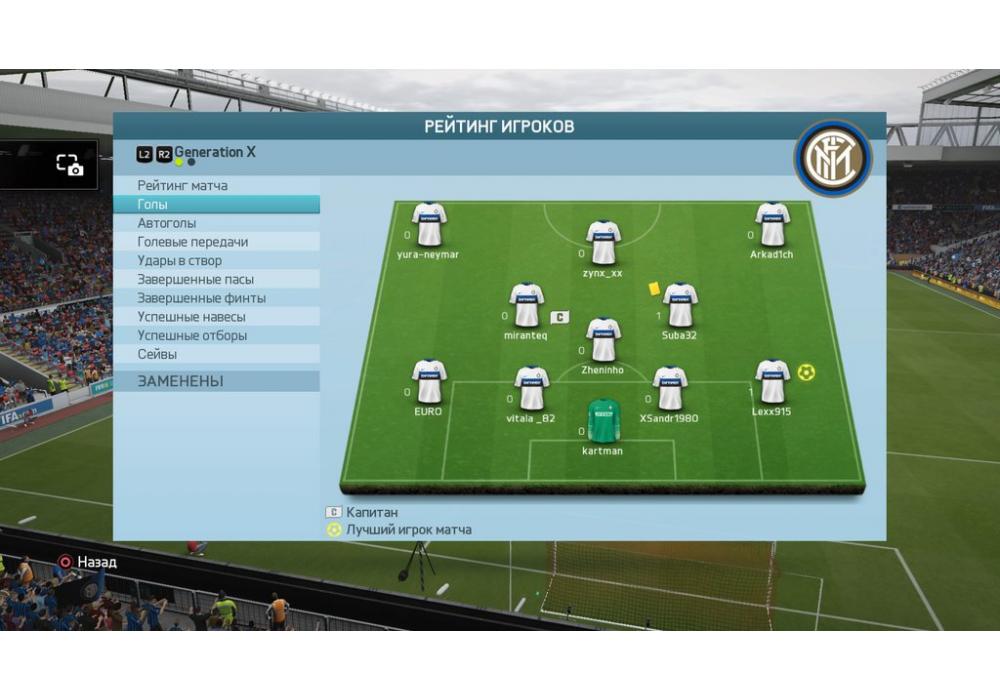
Task: View the Завершенные финты category
Action: (201, 298)
